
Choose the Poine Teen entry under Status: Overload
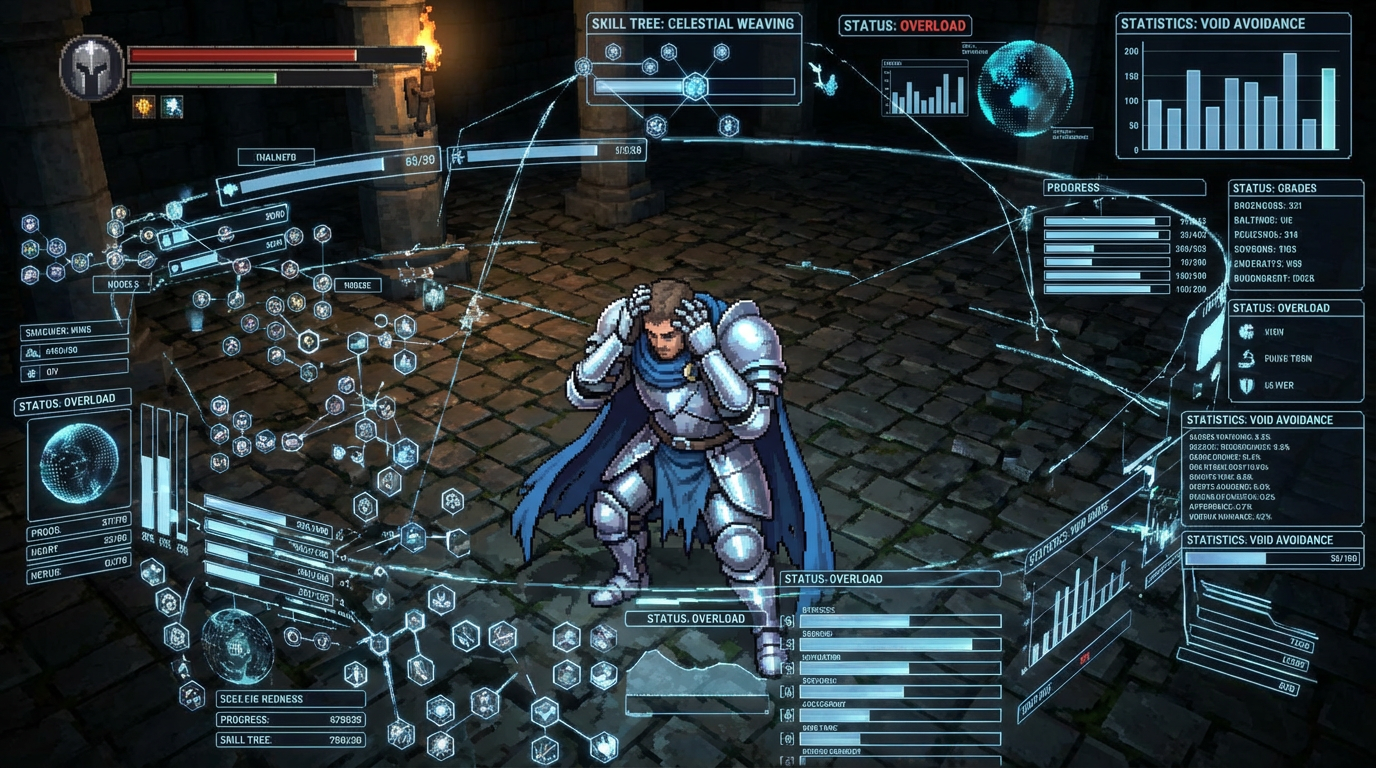click(x=1285, y=358)
